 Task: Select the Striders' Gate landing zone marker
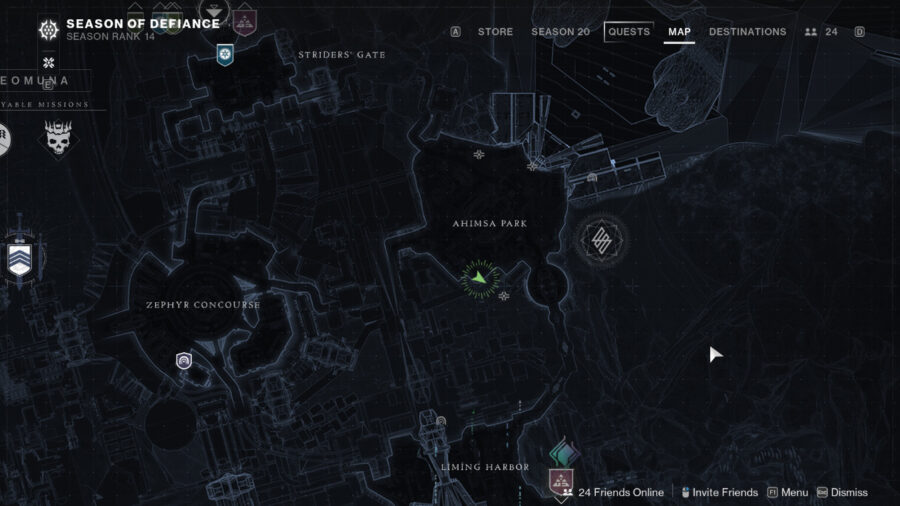coord(225,53)
